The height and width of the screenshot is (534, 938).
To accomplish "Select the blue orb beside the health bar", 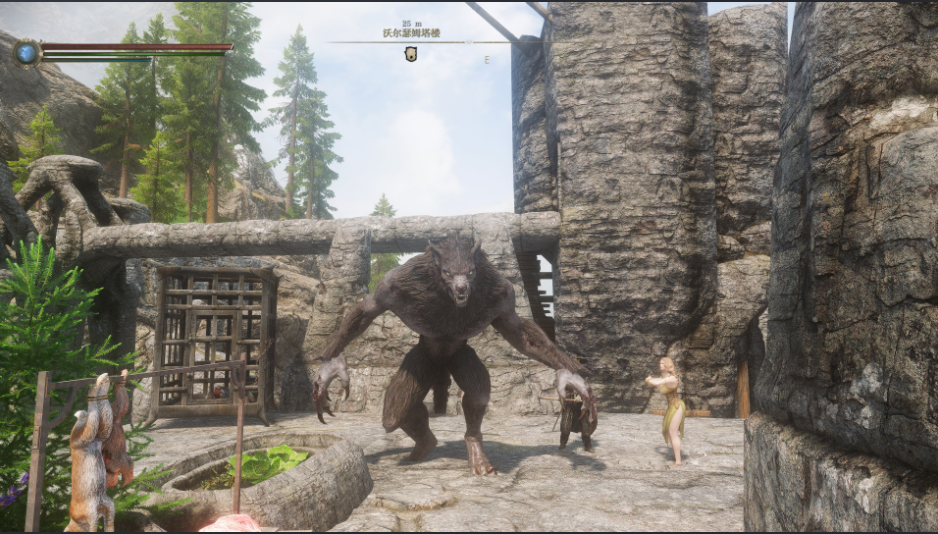I will coord(26,52).
